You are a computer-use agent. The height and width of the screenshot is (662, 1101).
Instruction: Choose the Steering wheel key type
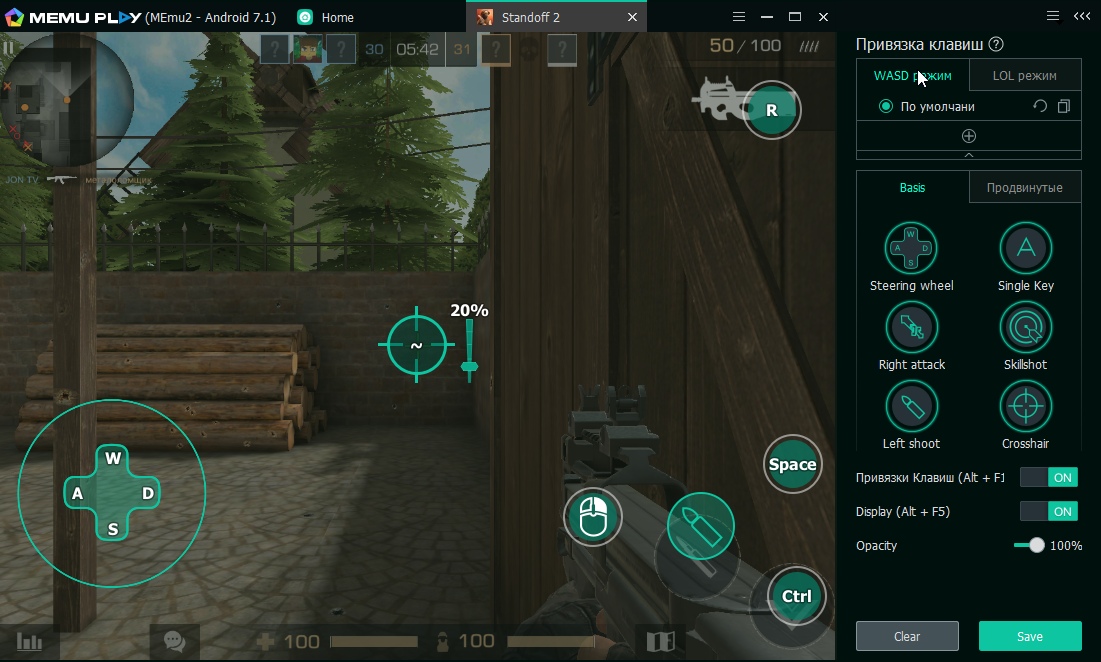pos(911,248)
